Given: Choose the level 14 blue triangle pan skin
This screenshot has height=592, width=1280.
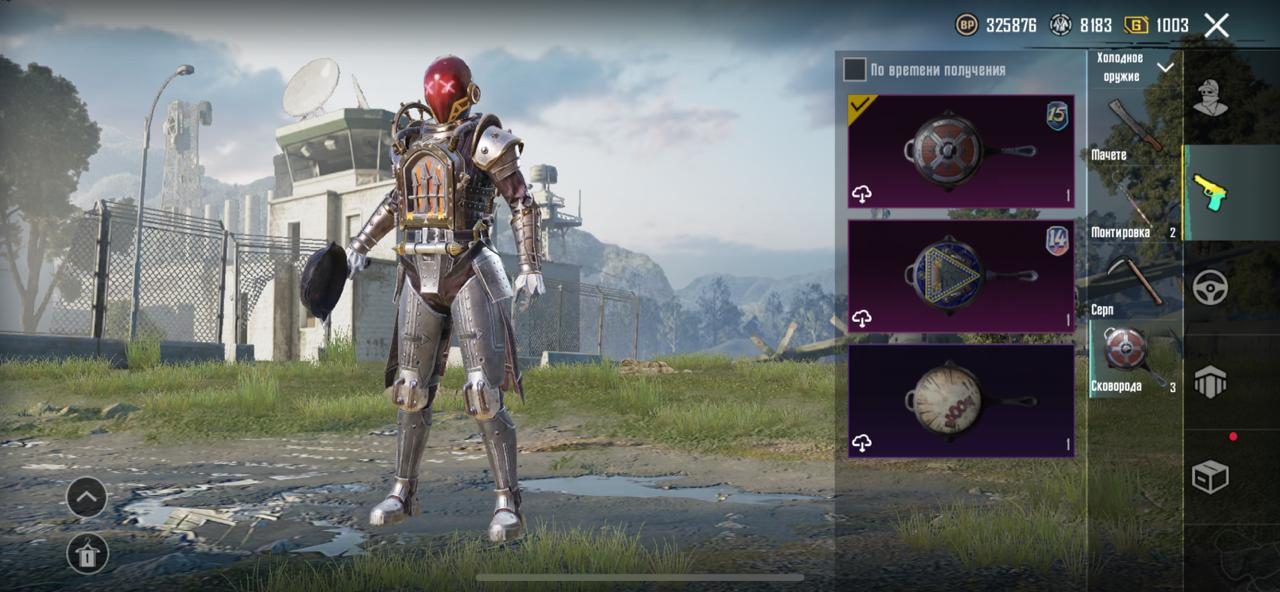Looking at the screenshot, I should [961, 275].
